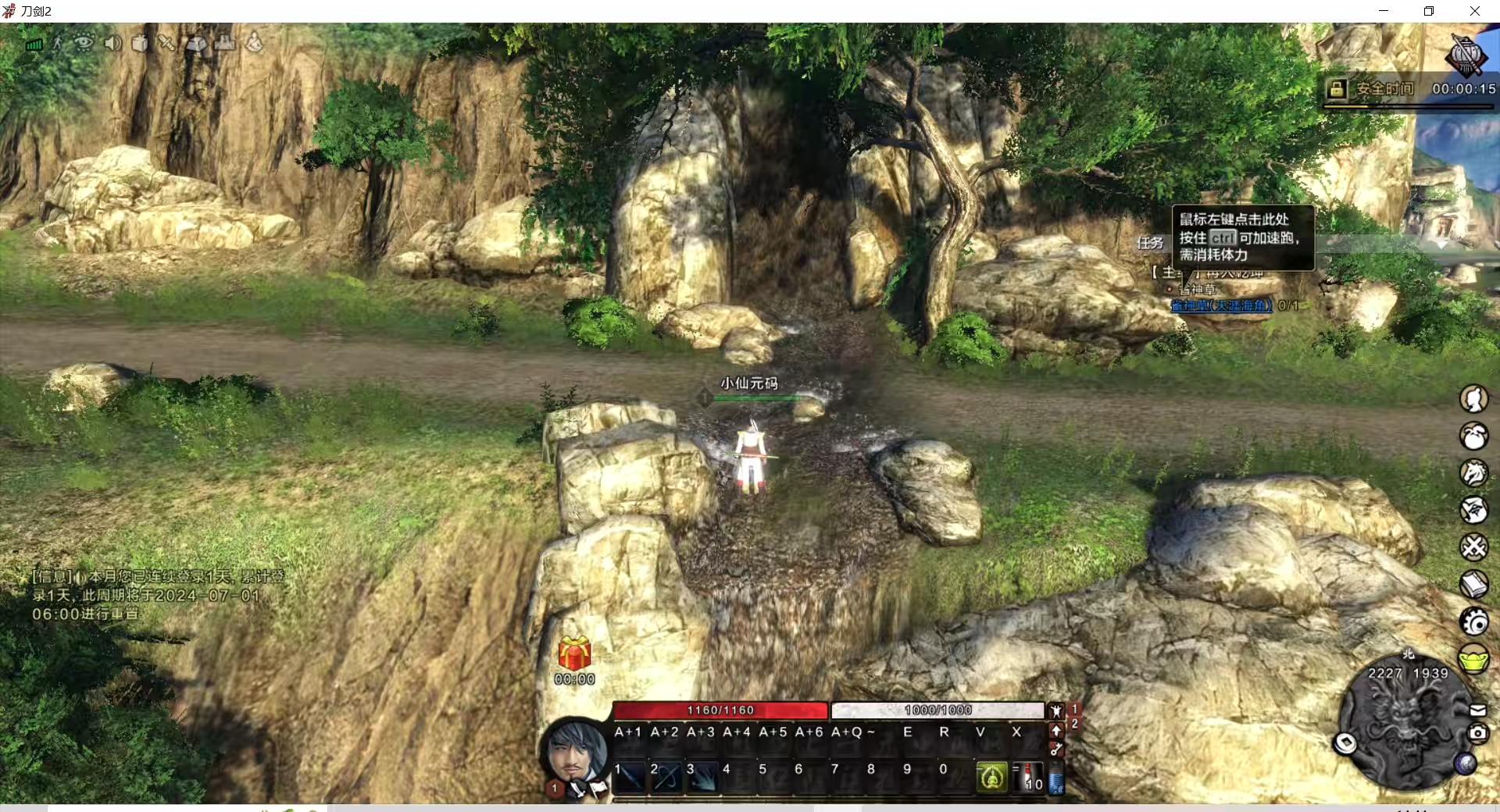Open the crossed swords menu icon
Image resolution: width=1500 pixels, height=812 pixels.
pyautogui.click(x=1473, y=547)
